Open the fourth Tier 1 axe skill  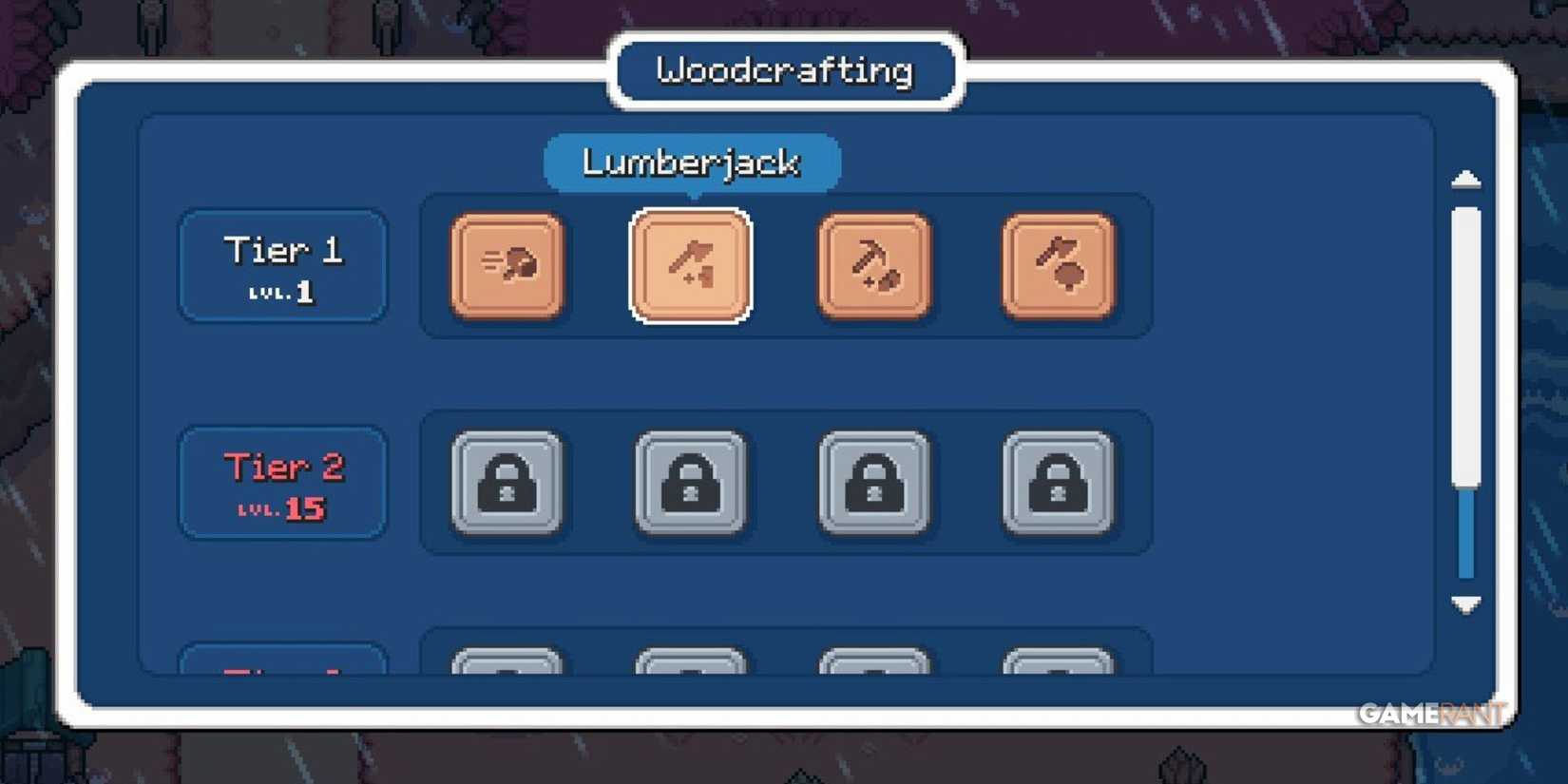pyautogui.click(x=1058, y=266)
